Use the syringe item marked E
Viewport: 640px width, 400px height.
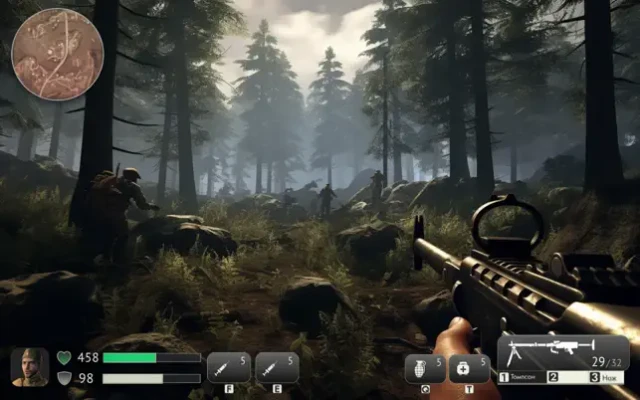pyautogui.click(x=277, y=368)
